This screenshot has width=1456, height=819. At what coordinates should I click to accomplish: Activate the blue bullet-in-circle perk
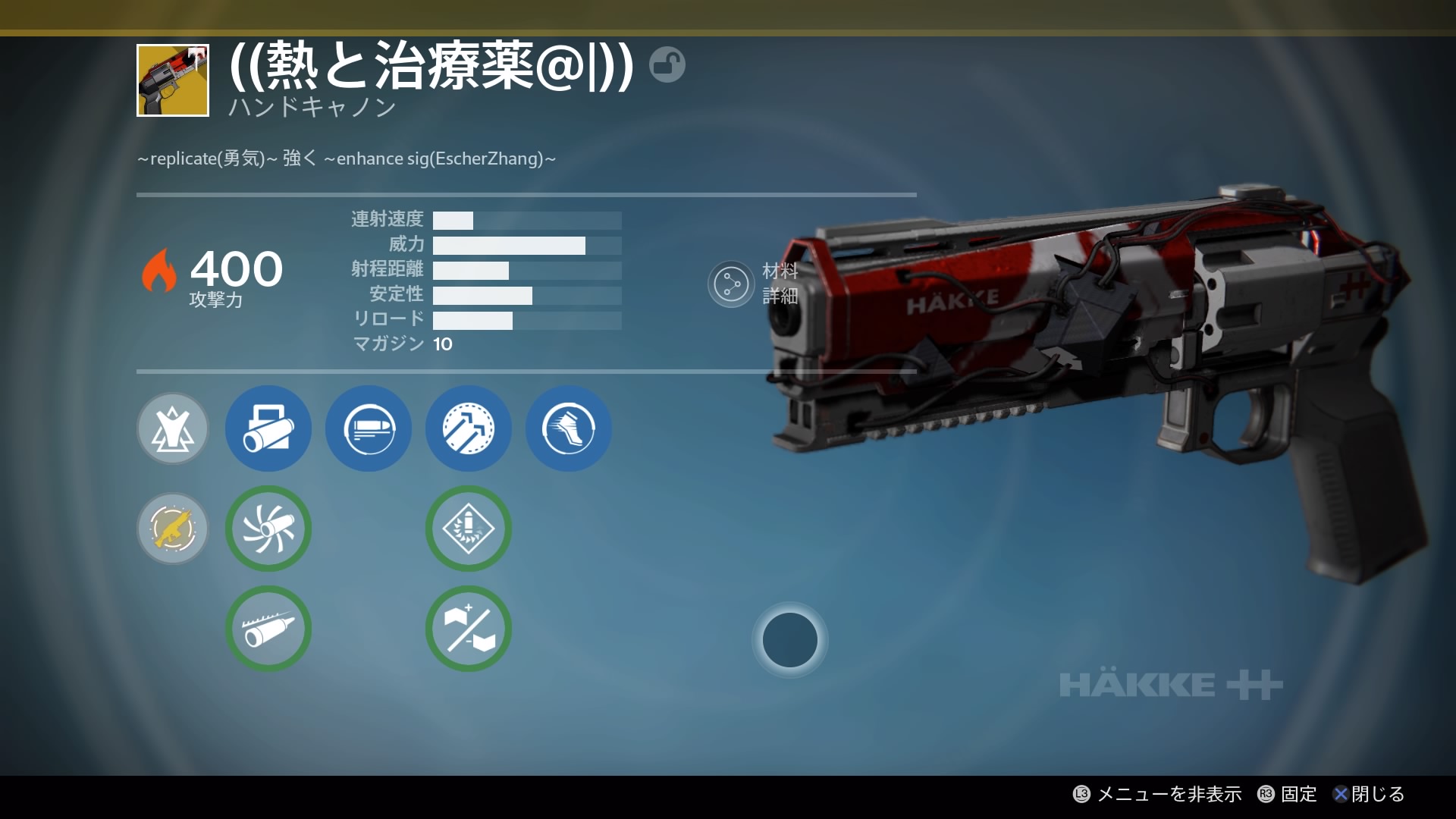[x=369, y=428]
